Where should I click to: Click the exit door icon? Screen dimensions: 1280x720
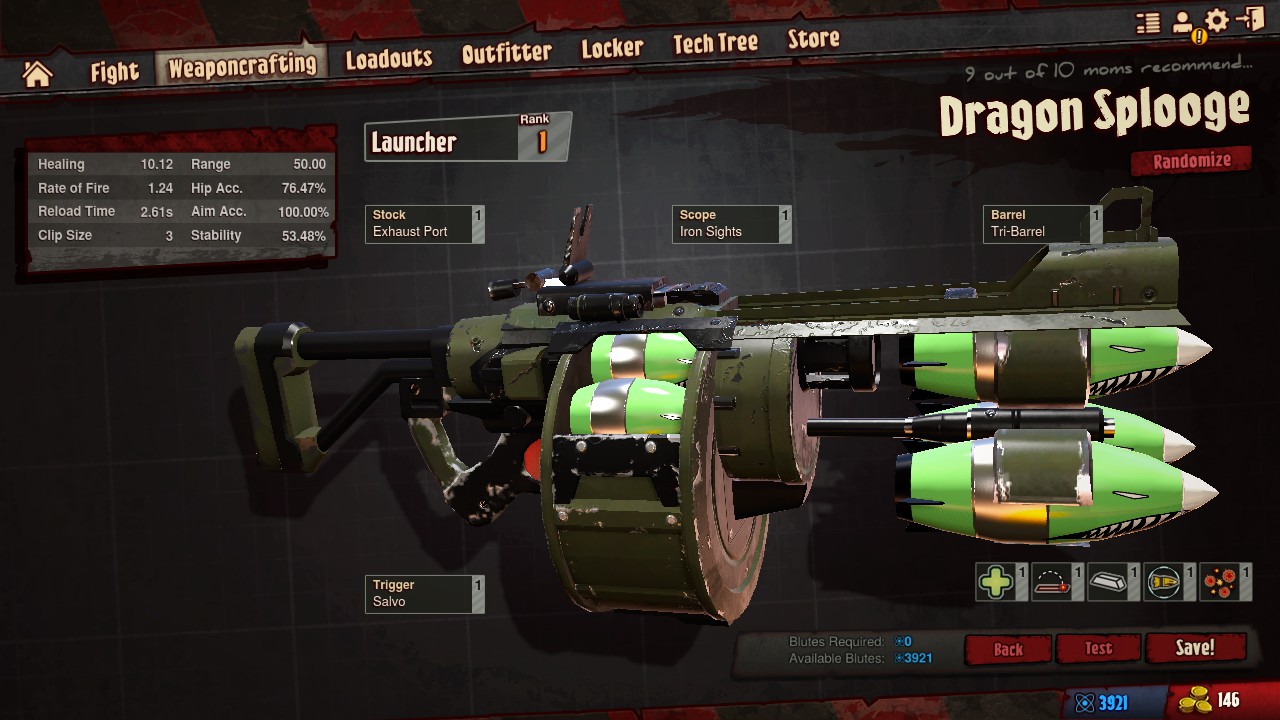tap(1250, 20)
